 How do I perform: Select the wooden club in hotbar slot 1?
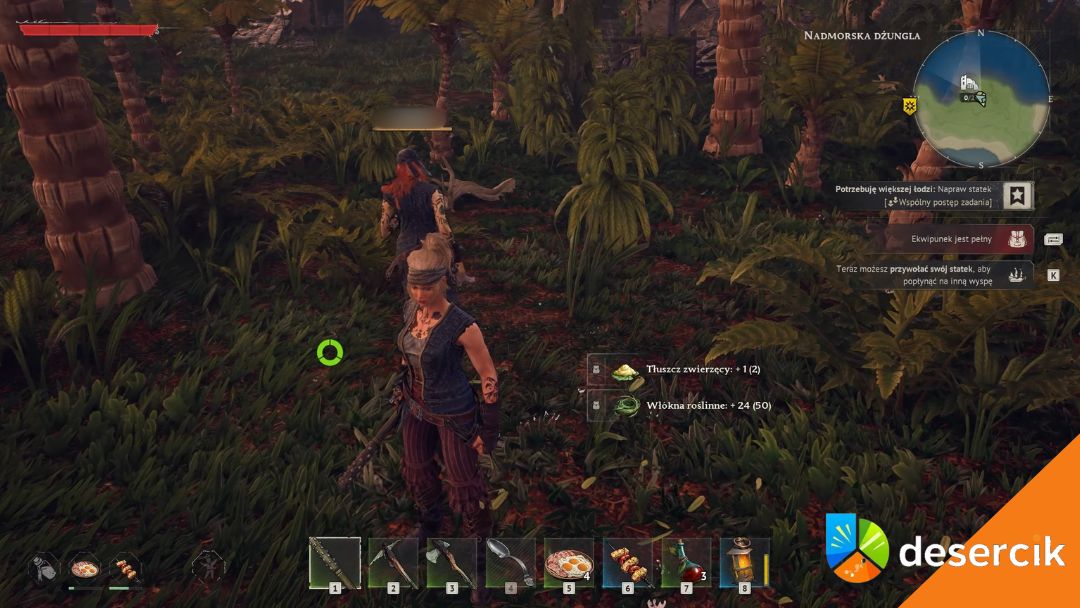pyautogui.click(x=334, y=563)
